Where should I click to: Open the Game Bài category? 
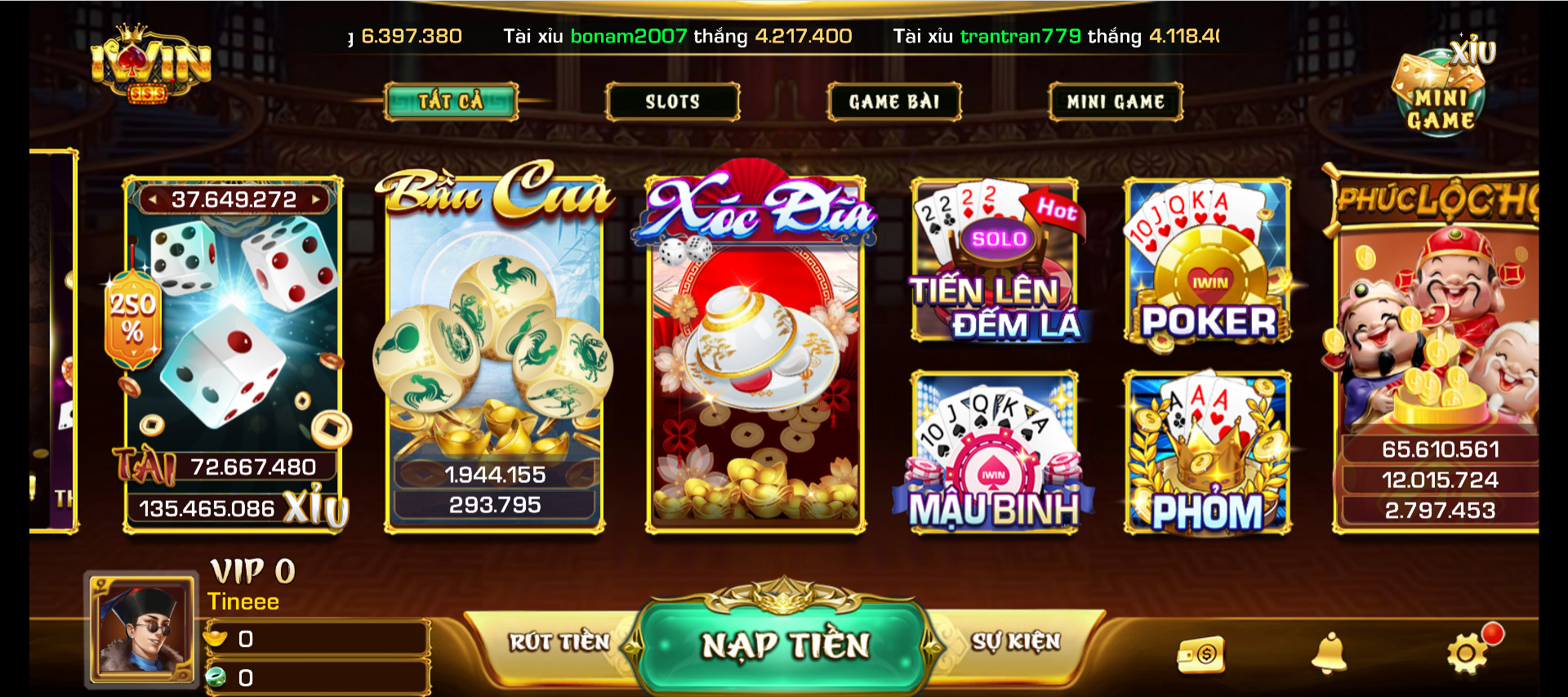[893, 101]
